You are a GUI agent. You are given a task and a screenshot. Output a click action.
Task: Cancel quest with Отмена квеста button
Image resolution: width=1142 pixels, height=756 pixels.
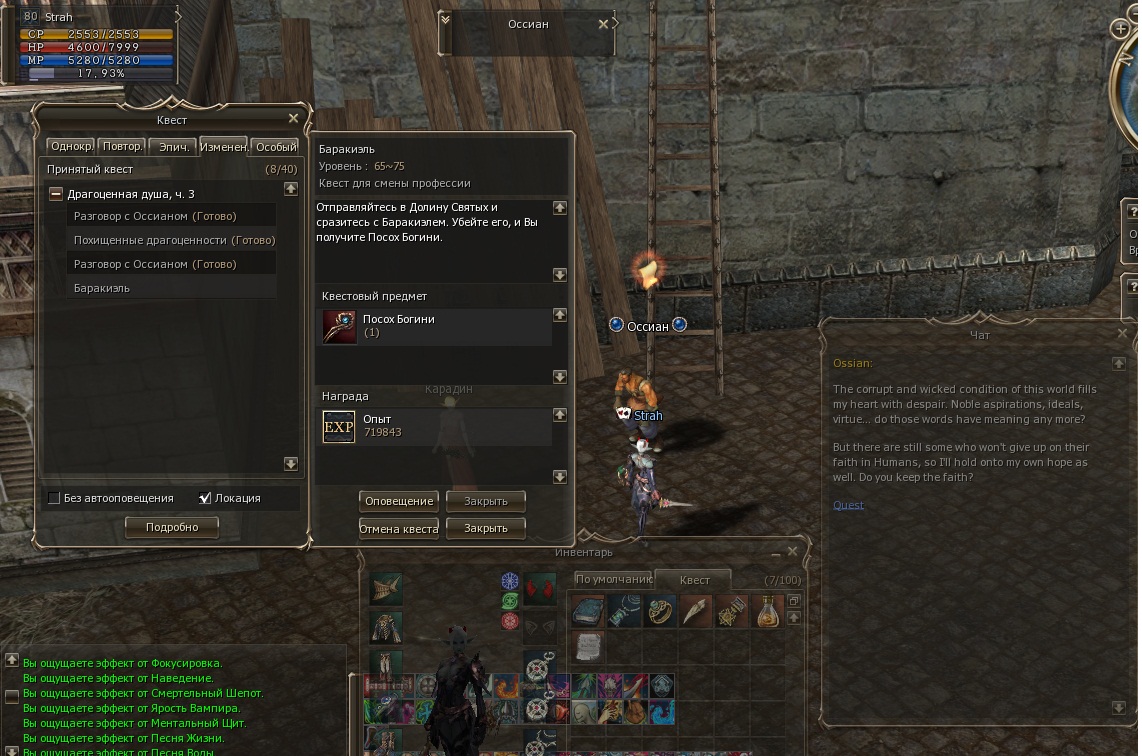point(399,528)
